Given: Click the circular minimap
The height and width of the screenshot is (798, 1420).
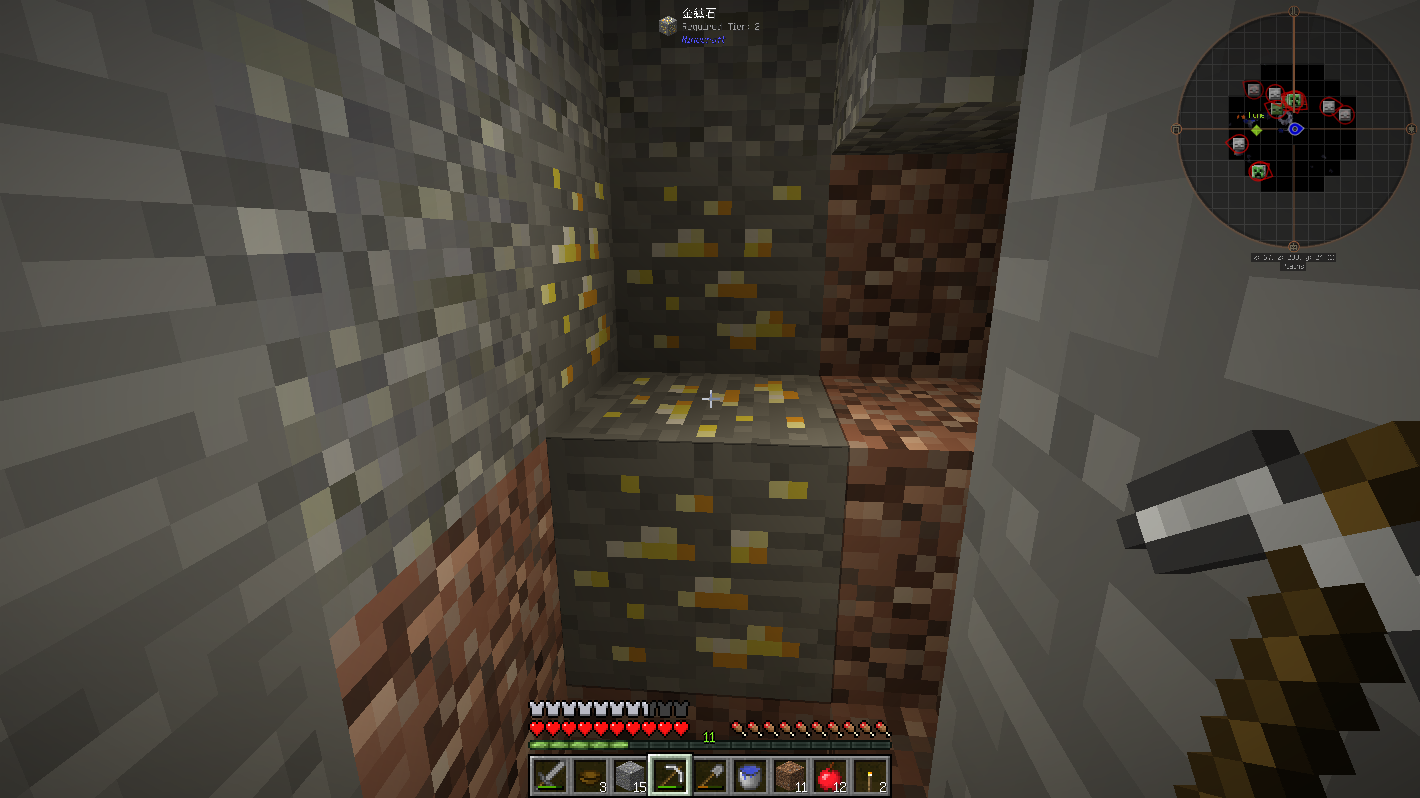Looking at the screenshot, I should (x=1294, y=130).
